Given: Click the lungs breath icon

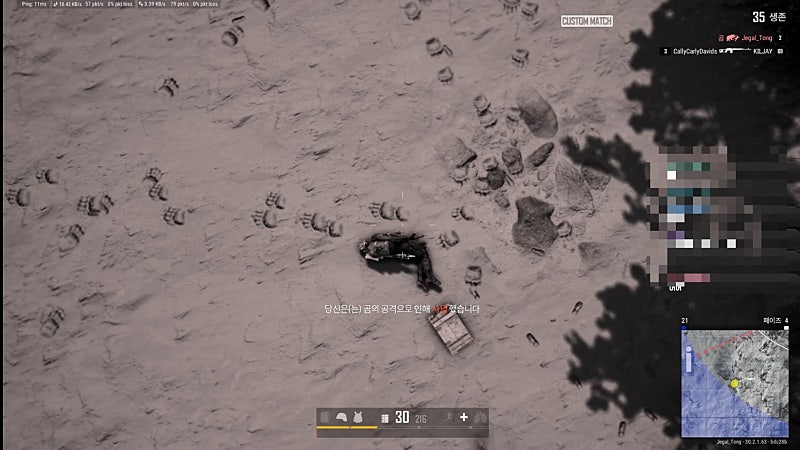Looking at the screenshot, I should (x=480, y=417).
